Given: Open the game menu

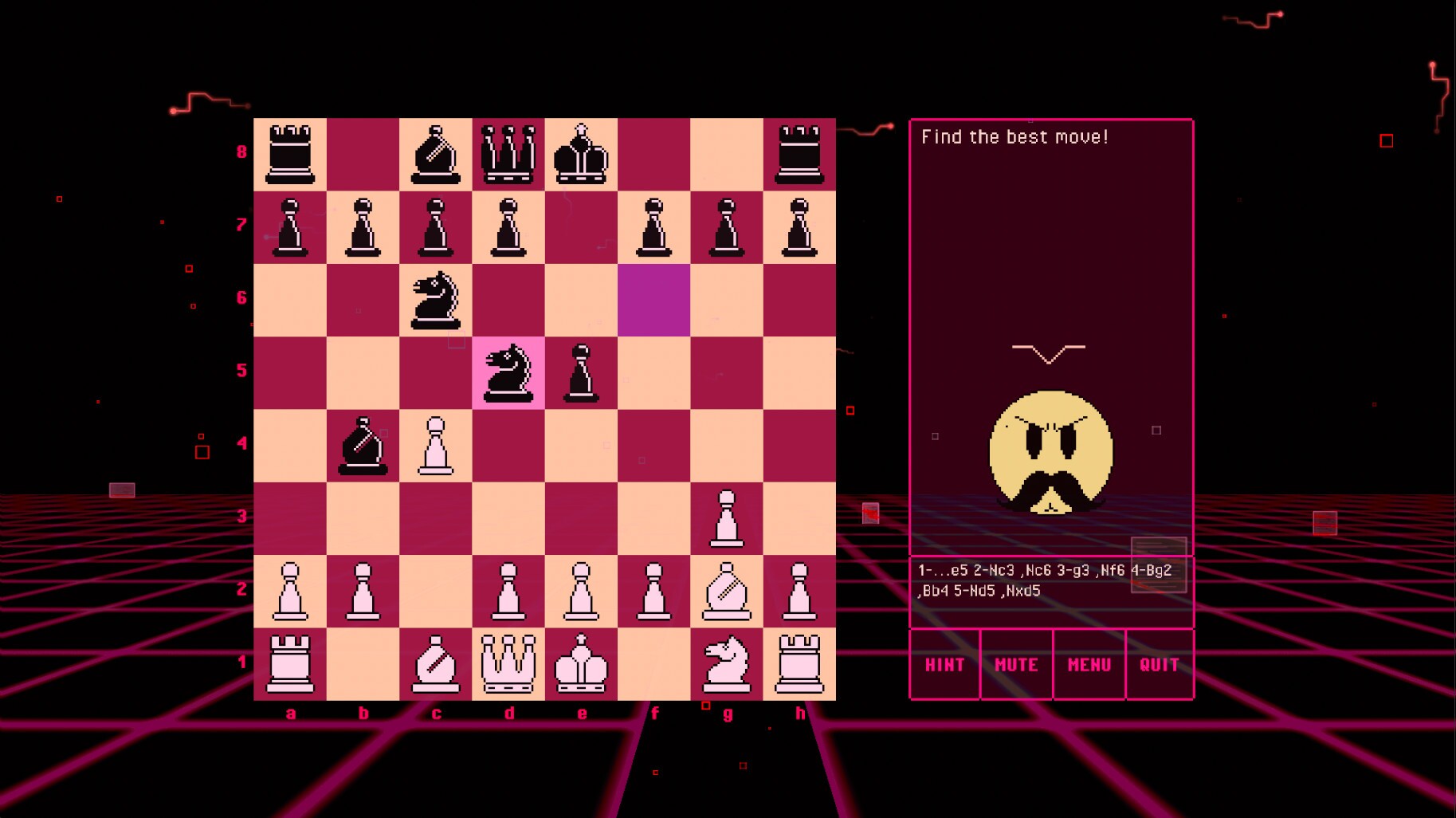Looking at the screenshot, I should coord(1089,664).
